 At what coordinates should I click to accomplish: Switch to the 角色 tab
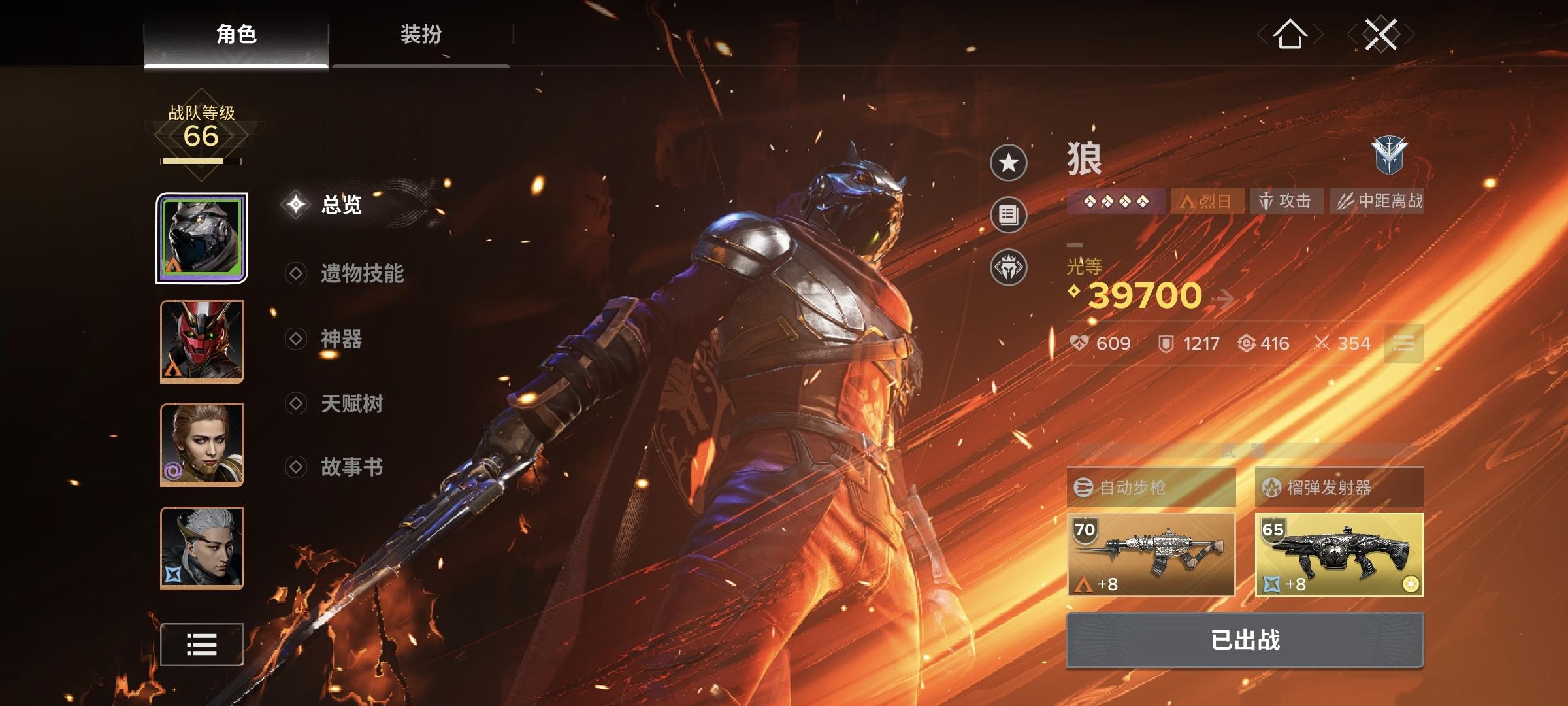(x=236, y=34)
